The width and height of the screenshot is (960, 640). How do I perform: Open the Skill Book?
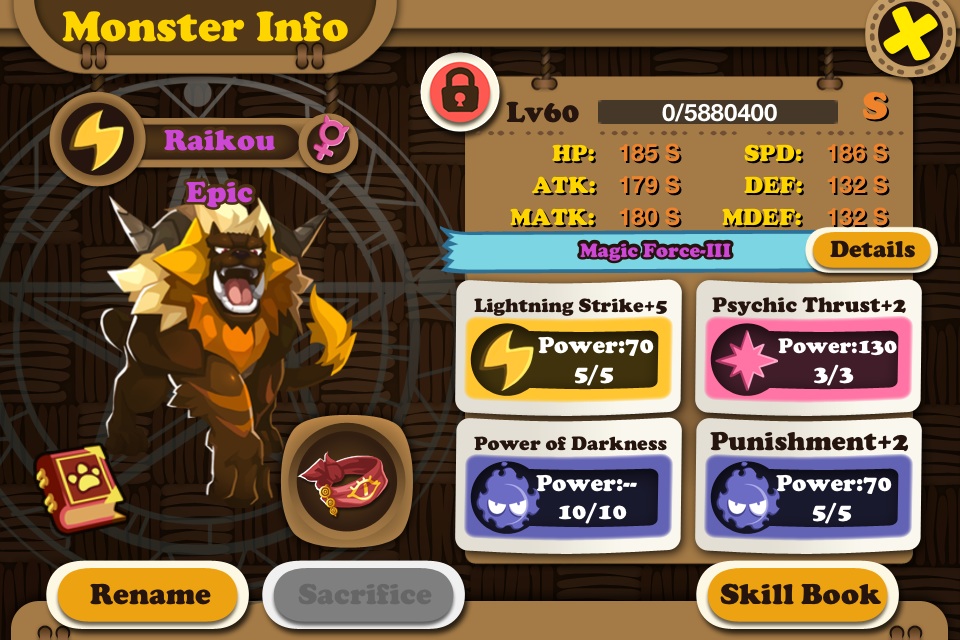click(x=800, y=594)
